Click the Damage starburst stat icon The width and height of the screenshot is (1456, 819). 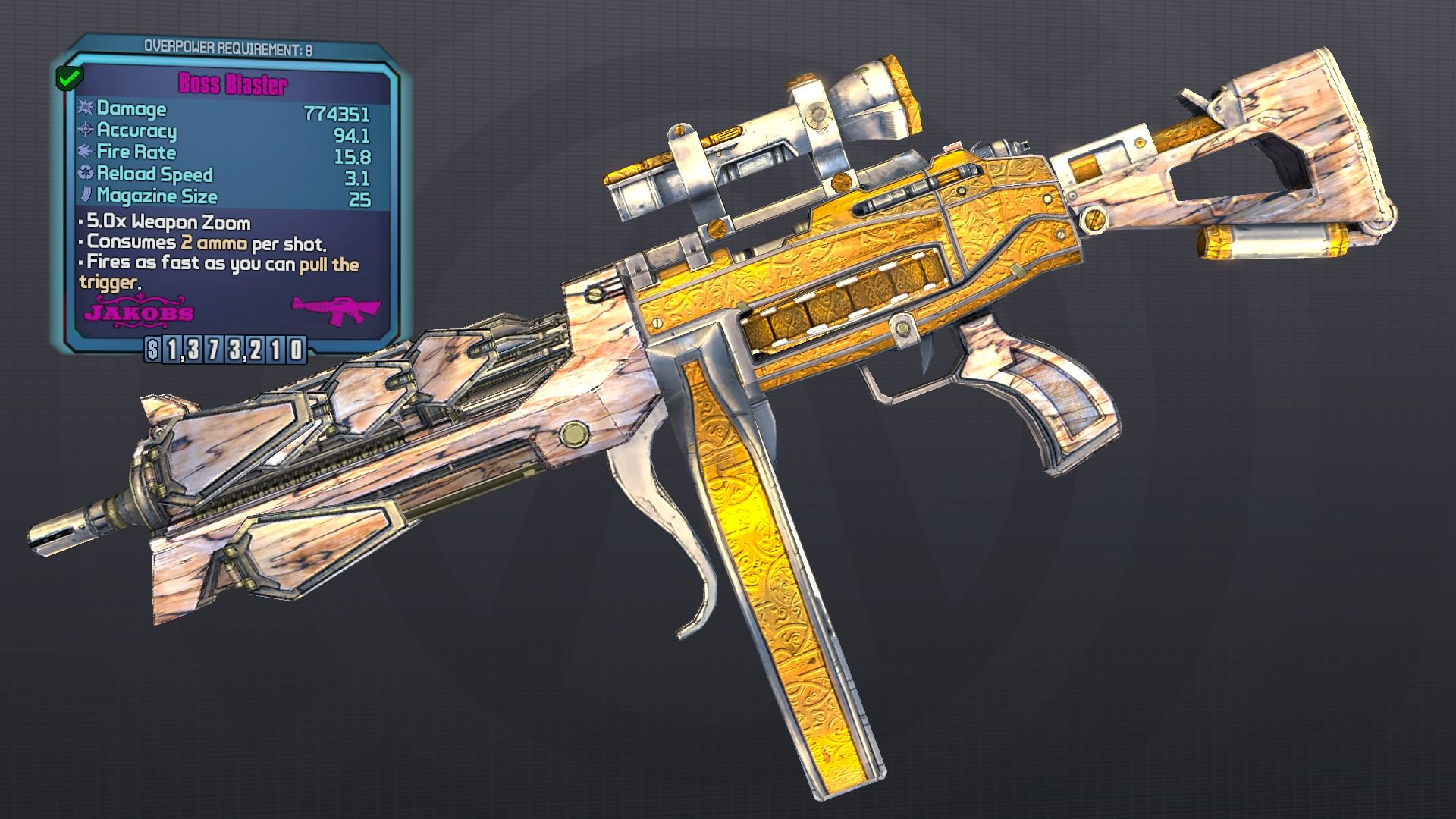[86, 109]
